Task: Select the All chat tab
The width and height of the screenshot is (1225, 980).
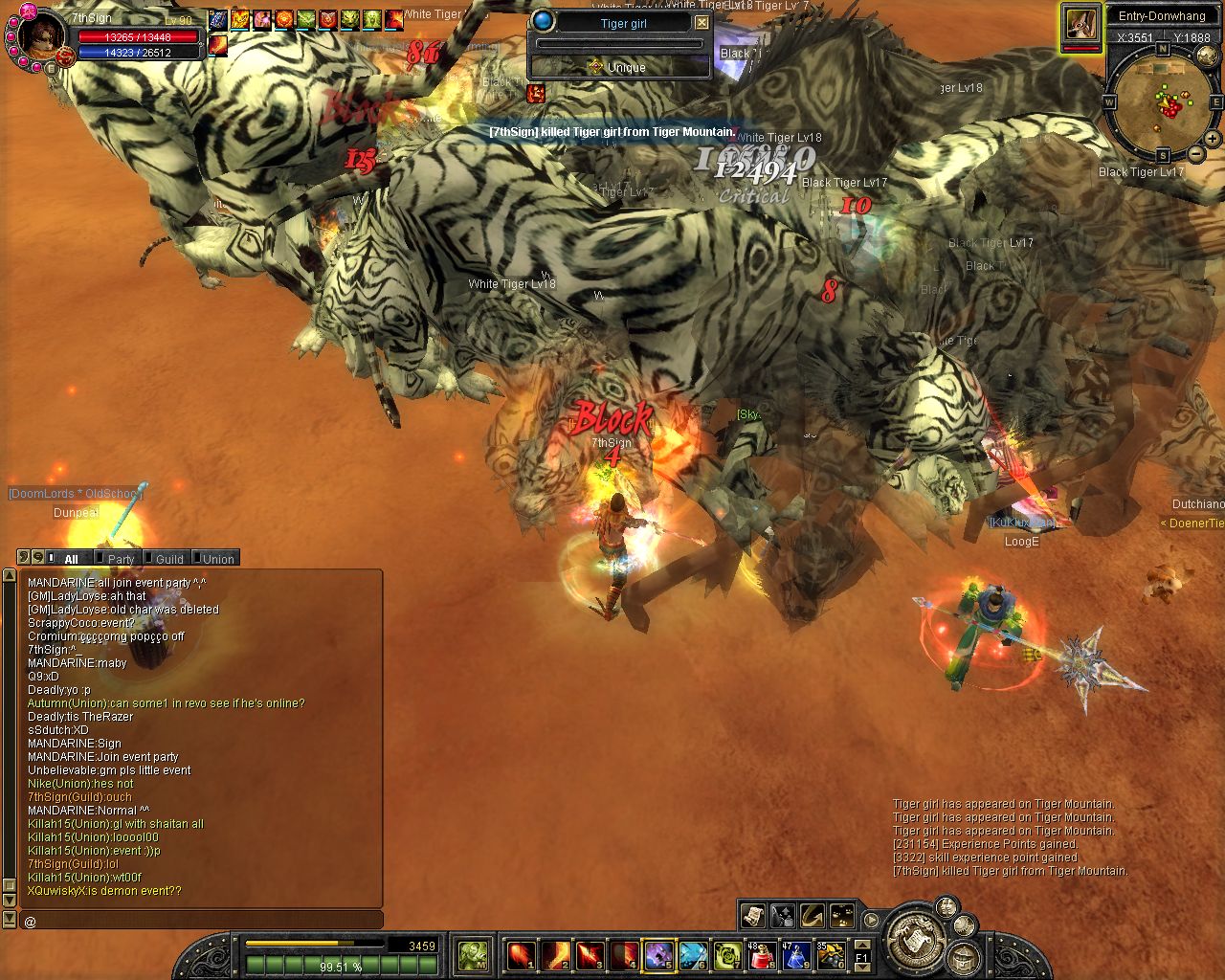Action: pyautogui.click(x=71, y=559)
